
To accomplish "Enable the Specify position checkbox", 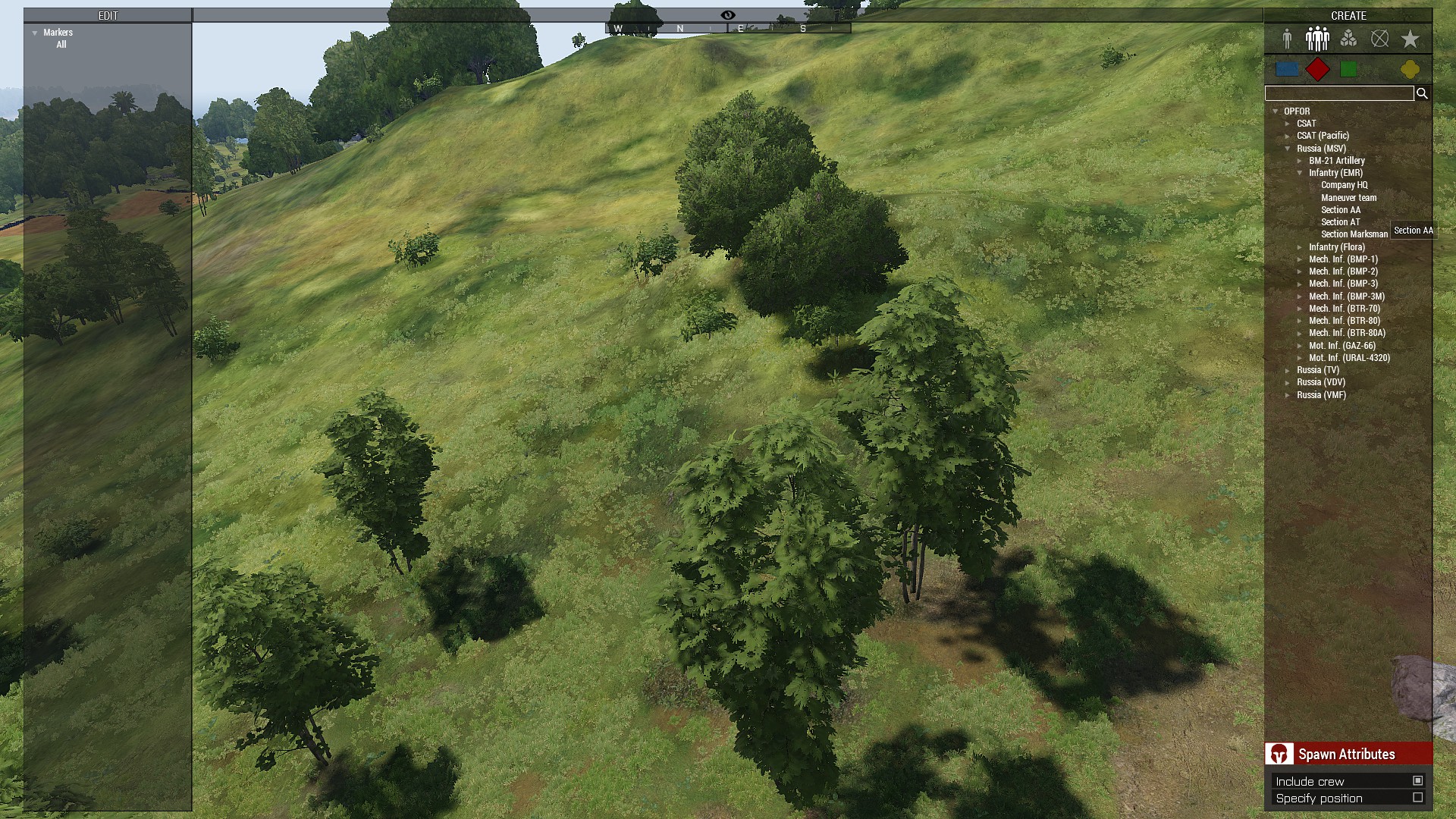I will coord(1417,798).
